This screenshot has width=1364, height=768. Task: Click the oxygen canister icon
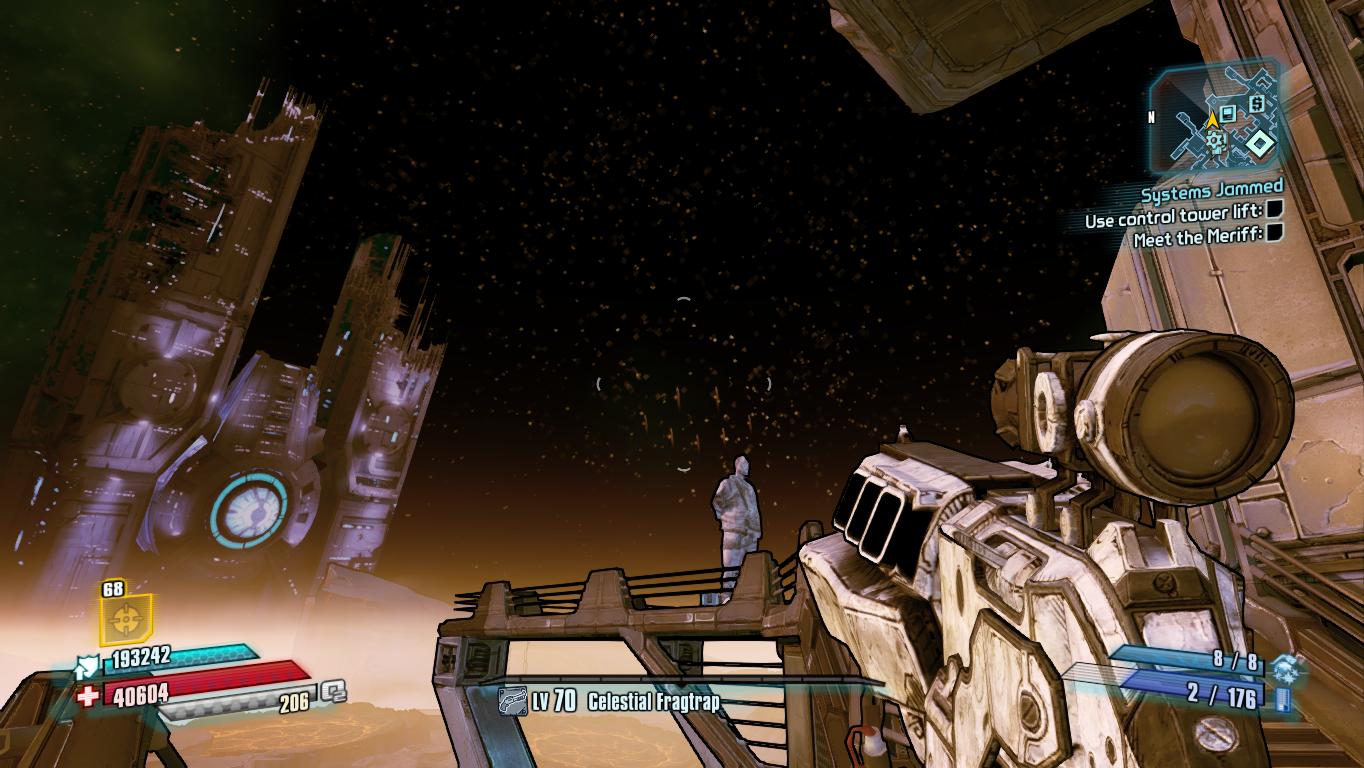pos(333,691)
